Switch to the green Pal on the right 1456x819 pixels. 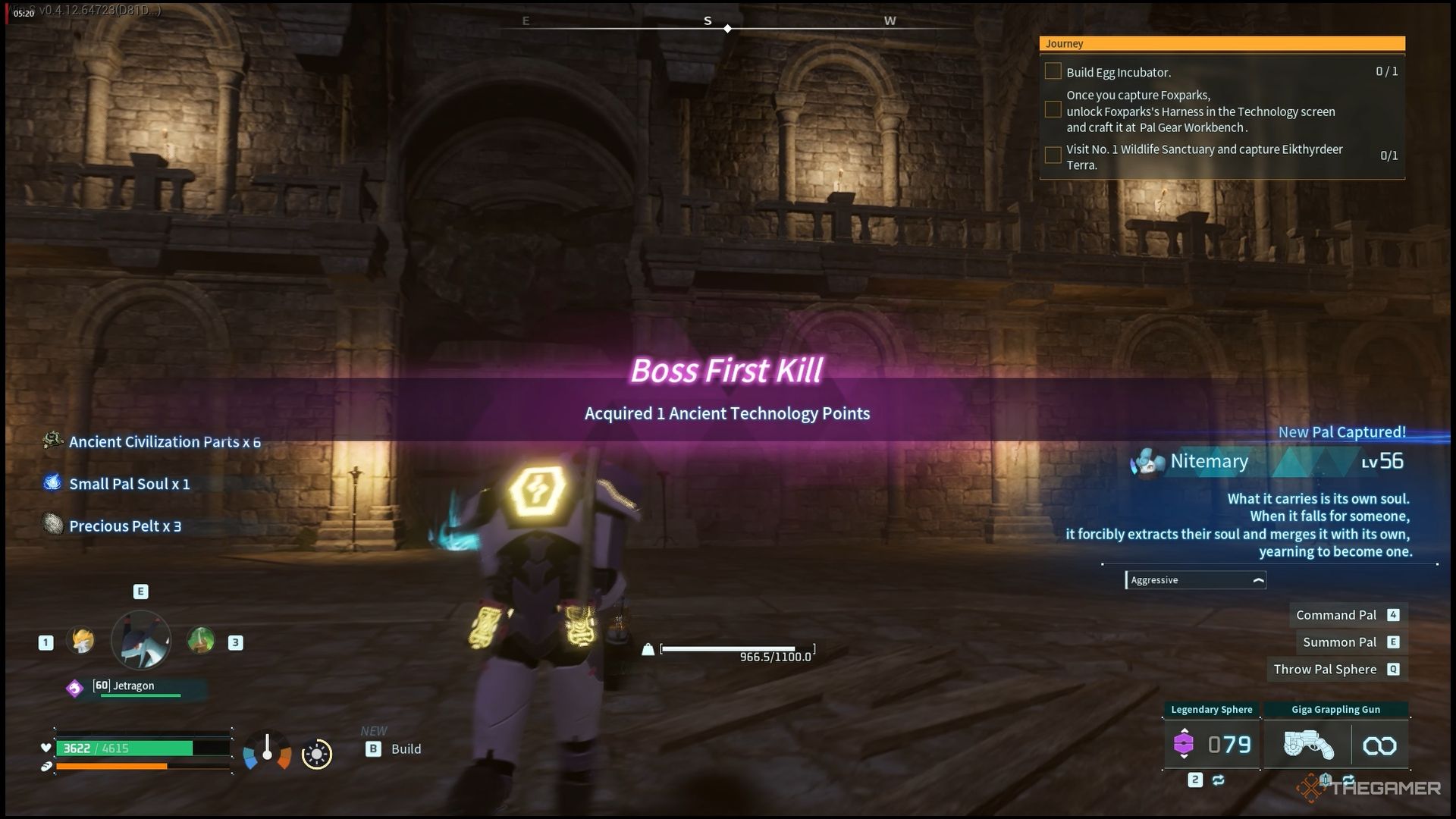pyautogui.click(x=201, y=641)
